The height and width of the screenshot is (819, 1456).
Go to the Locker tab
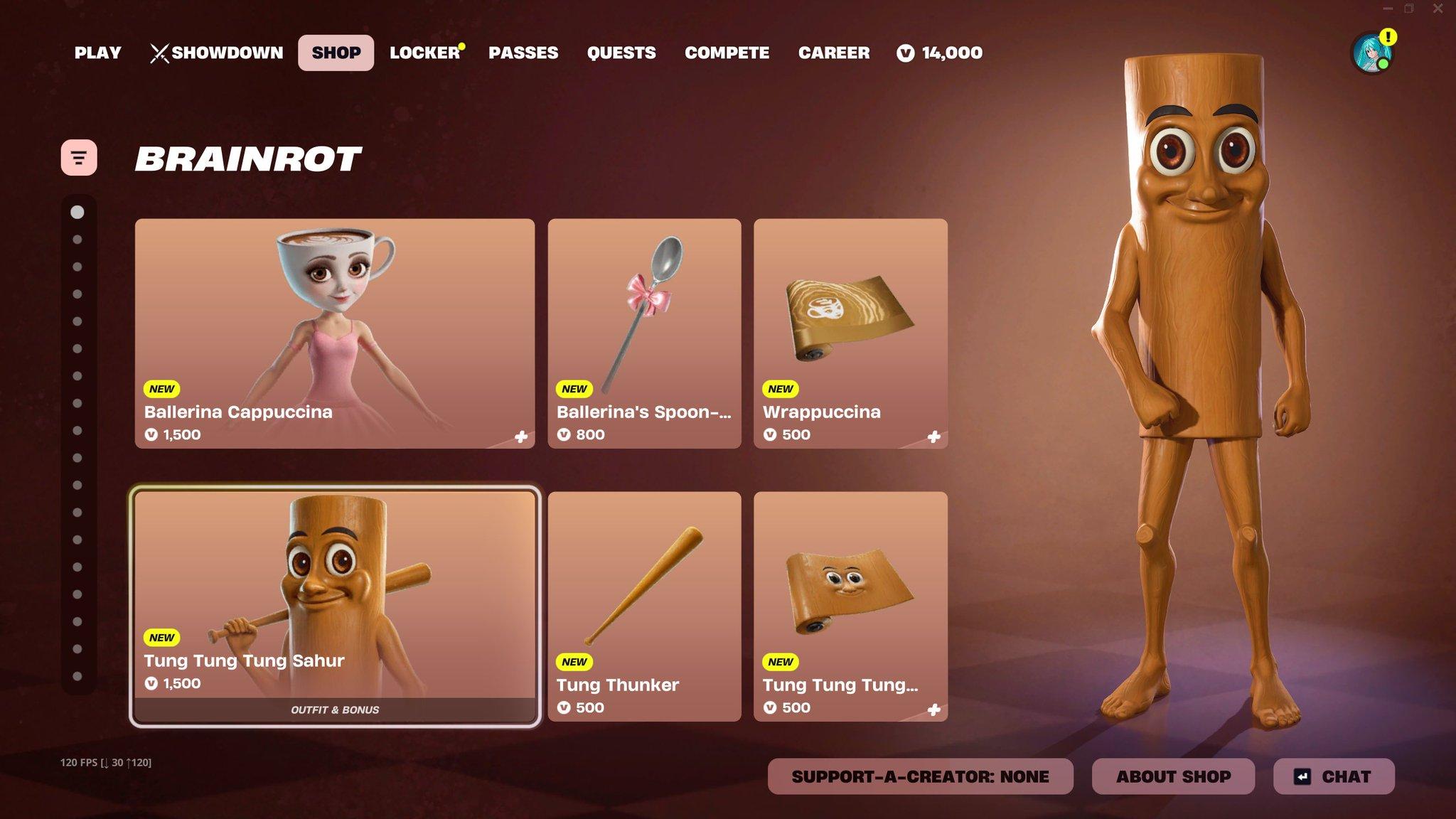[x=424, y=53]
